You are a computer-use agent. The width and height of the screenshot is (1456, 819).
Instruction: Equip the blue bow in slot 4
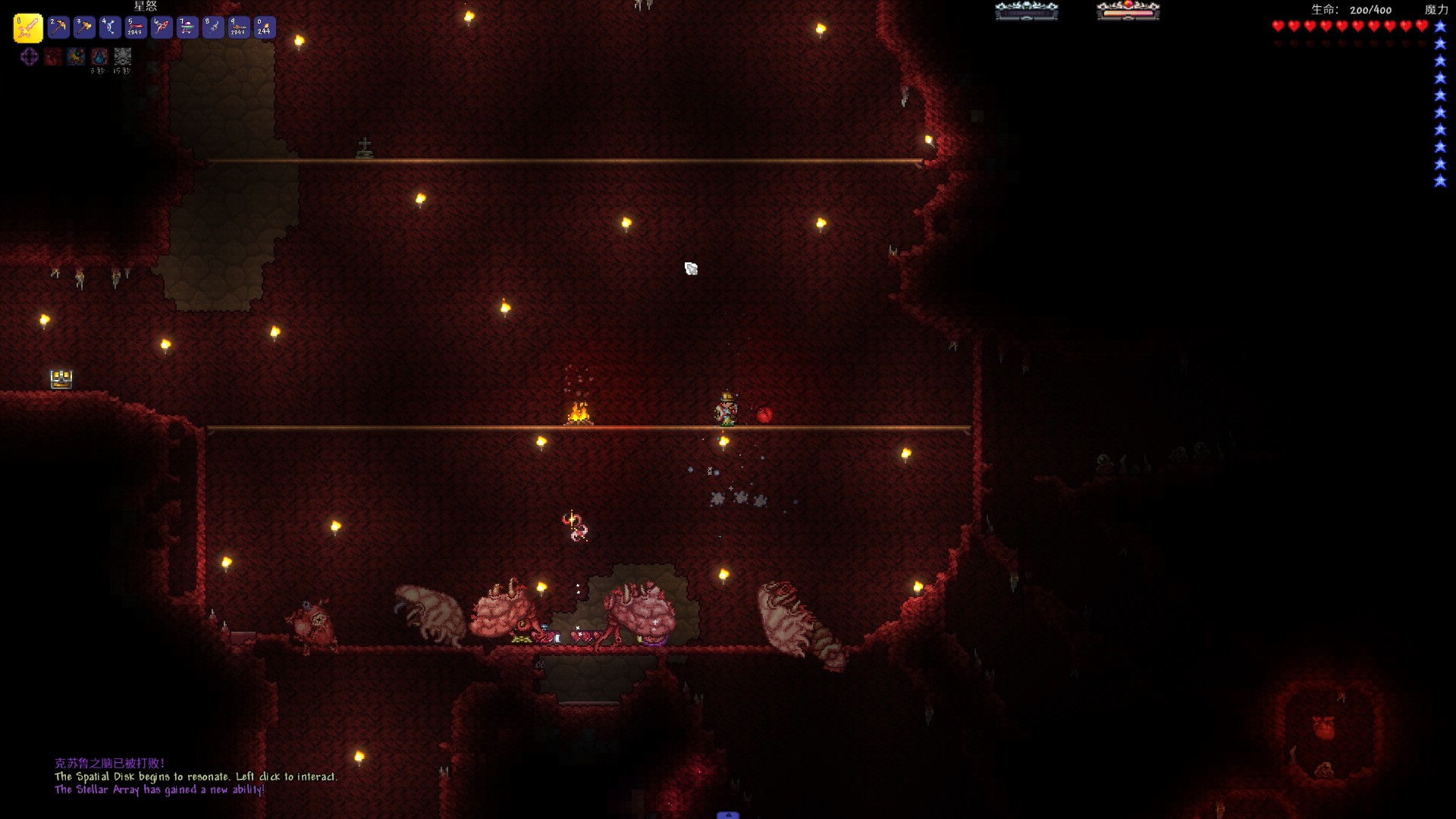click(x=110, y=28)
